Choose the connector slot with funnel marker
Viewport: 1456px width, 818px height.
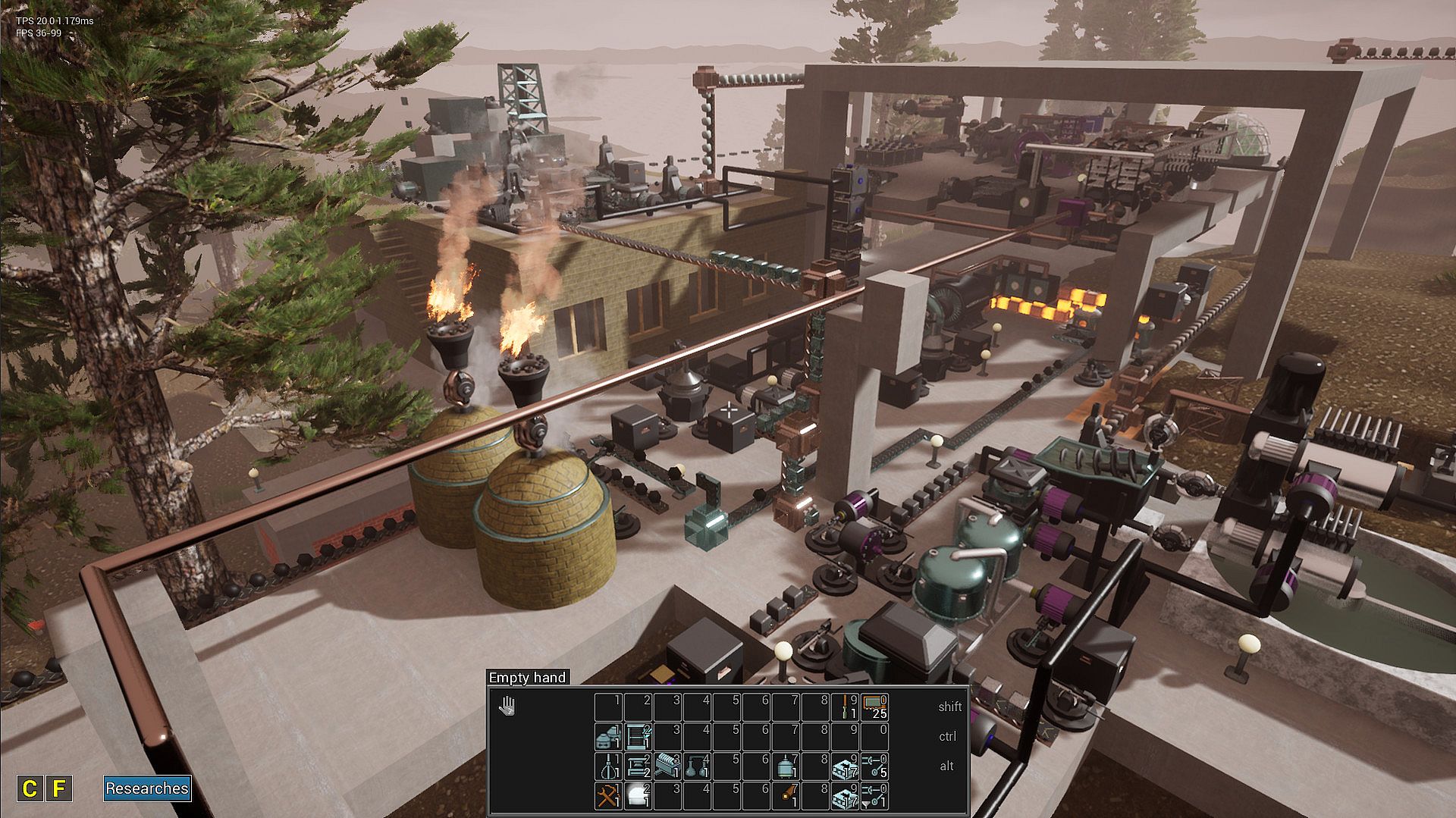[875, 796]
